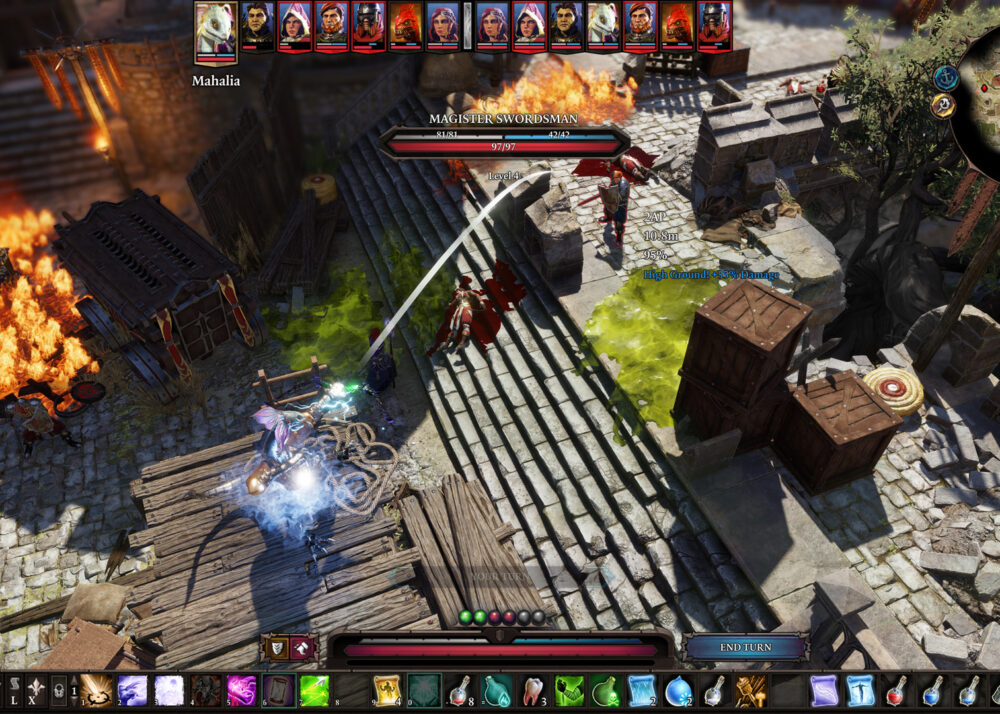Activate the glowing target-circle skill in slot 1

point(95,690)
